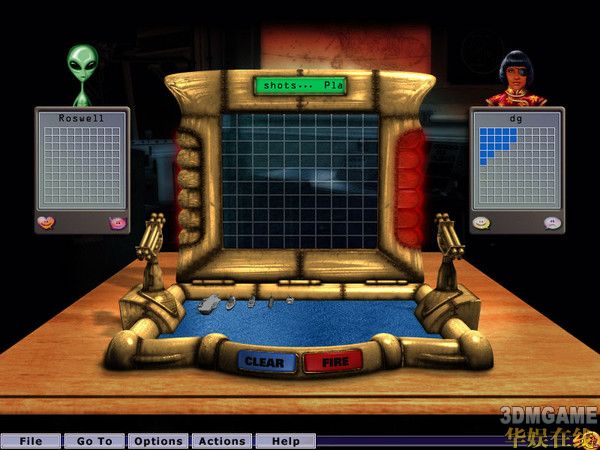Screen dimensions: 600x450
Task: Click the white face icon under dg's grid
Action: click(x=552, y=222)
